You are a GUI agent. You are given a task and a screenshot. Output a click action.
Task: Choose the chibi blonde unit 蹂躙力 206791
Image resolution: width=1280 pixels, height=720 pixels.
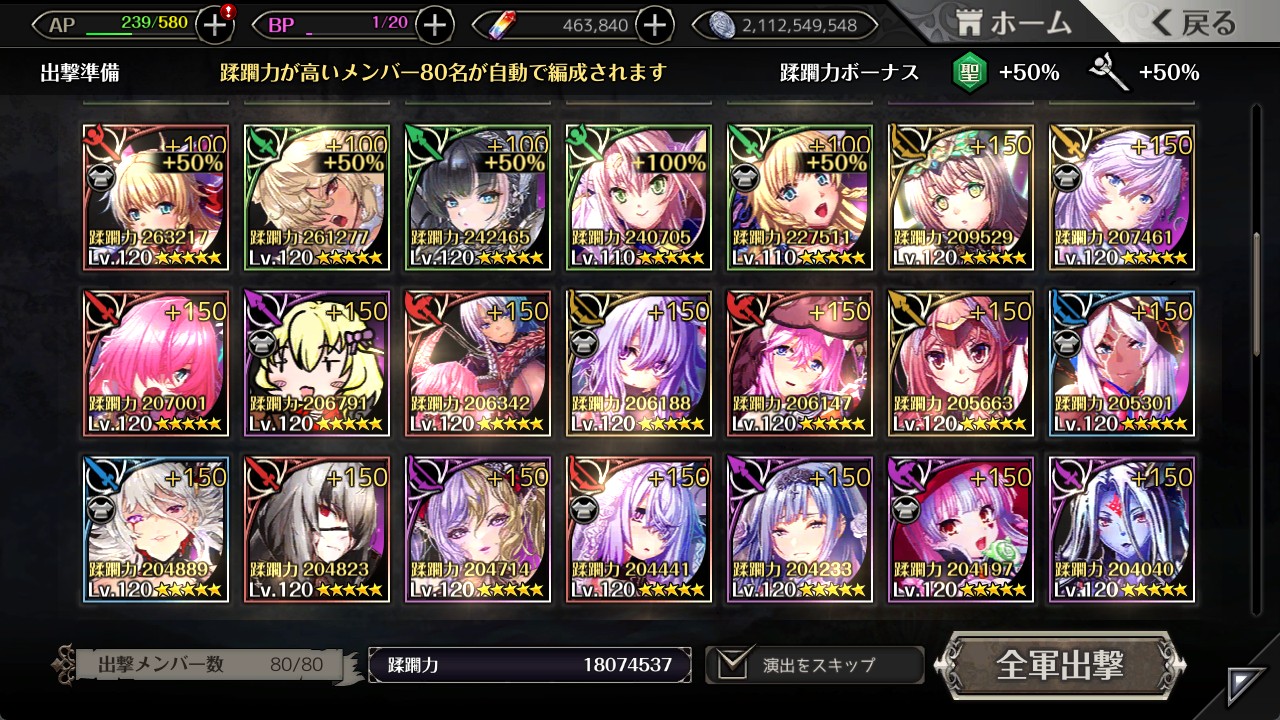tap(317, 363)
